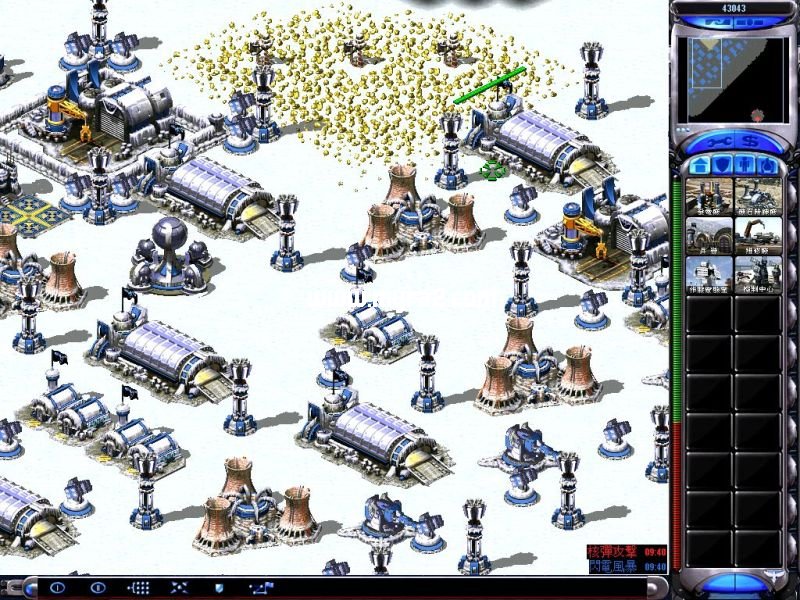Switch to the structures build tab
This screenshot has height=600, width=800.
click(698, 164)
